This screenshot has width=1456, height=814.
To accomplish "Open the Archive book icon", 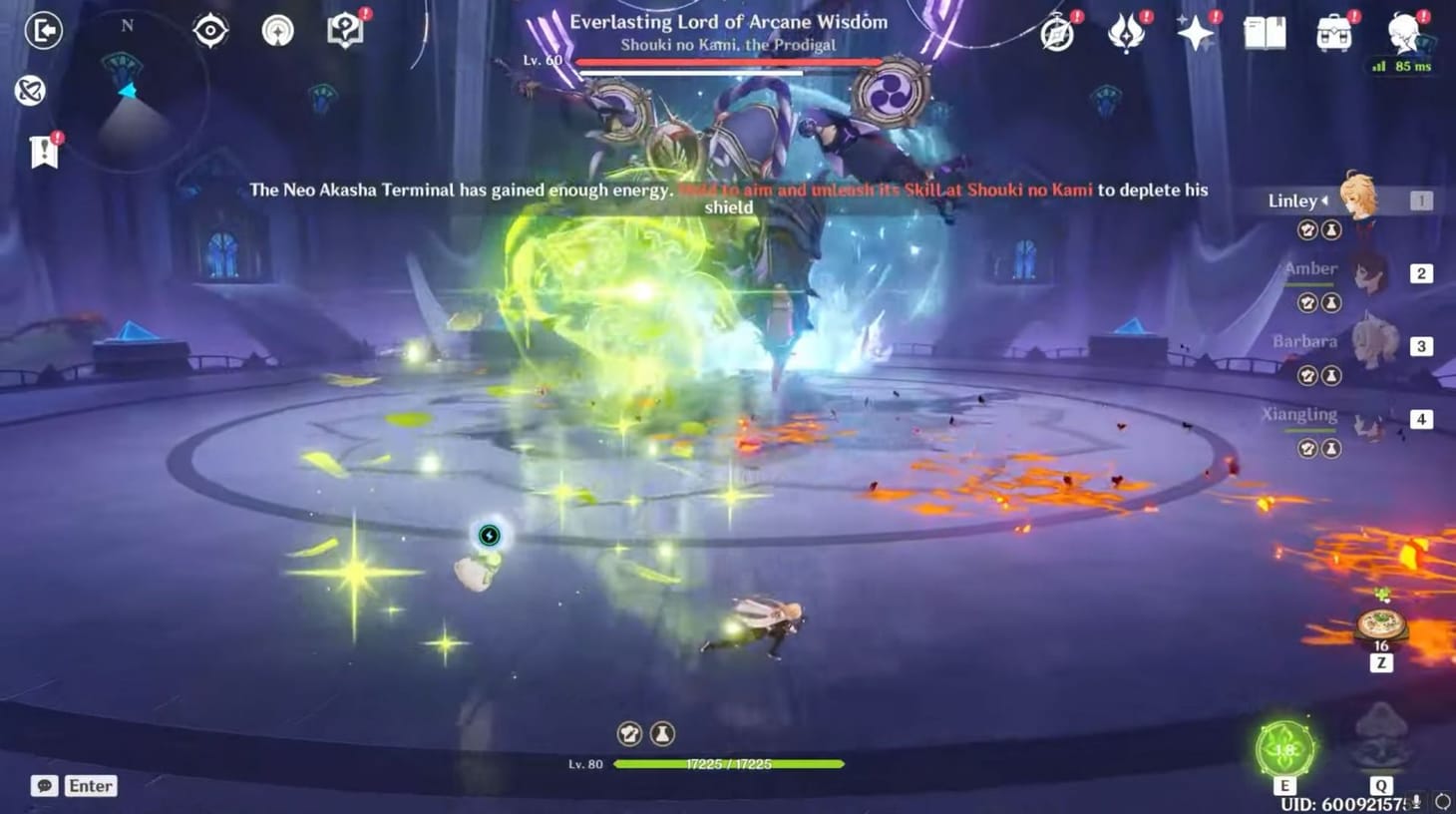I will tap(1264, 31).
